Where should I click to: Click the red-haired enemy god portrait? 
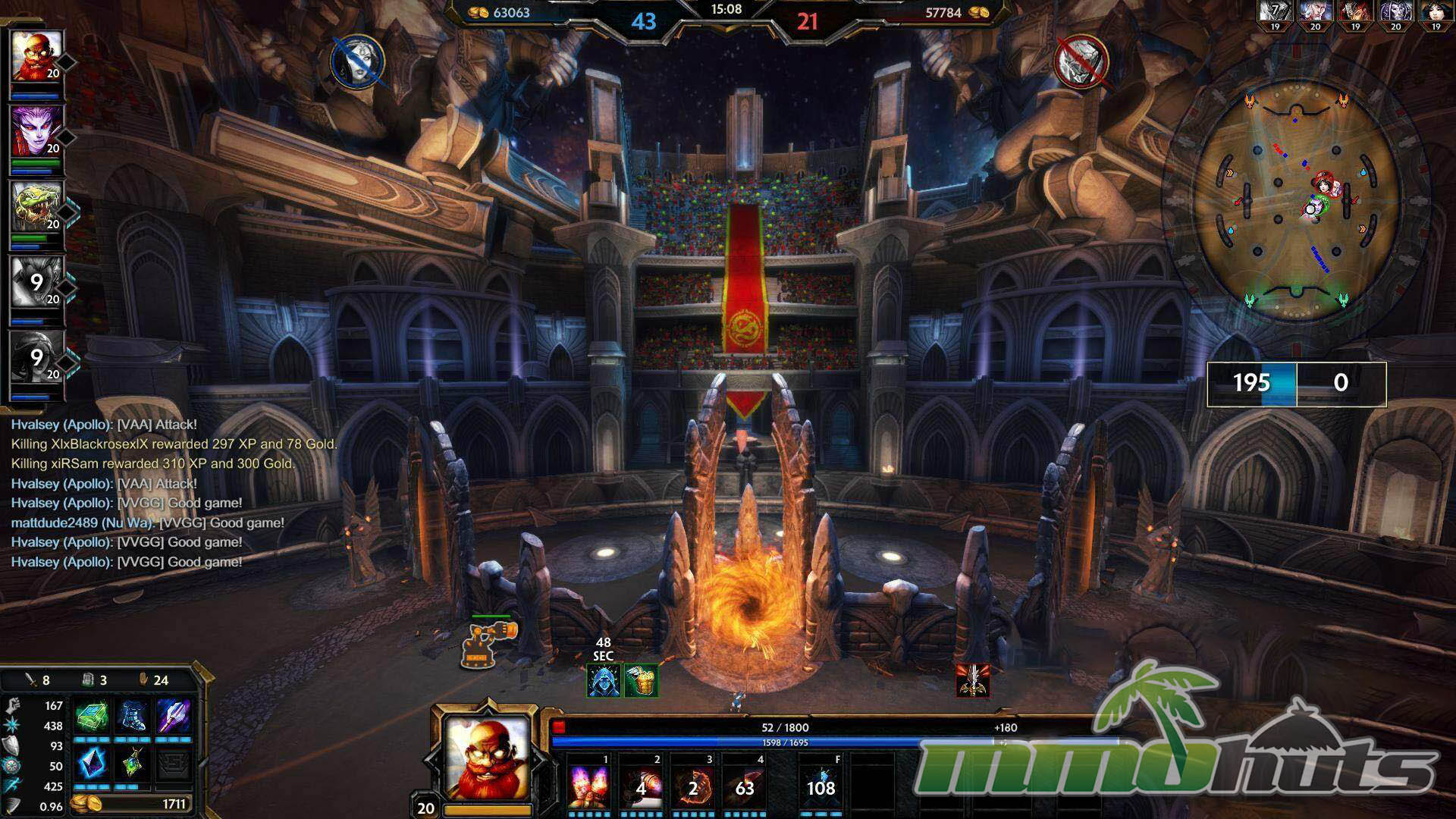1354,12
